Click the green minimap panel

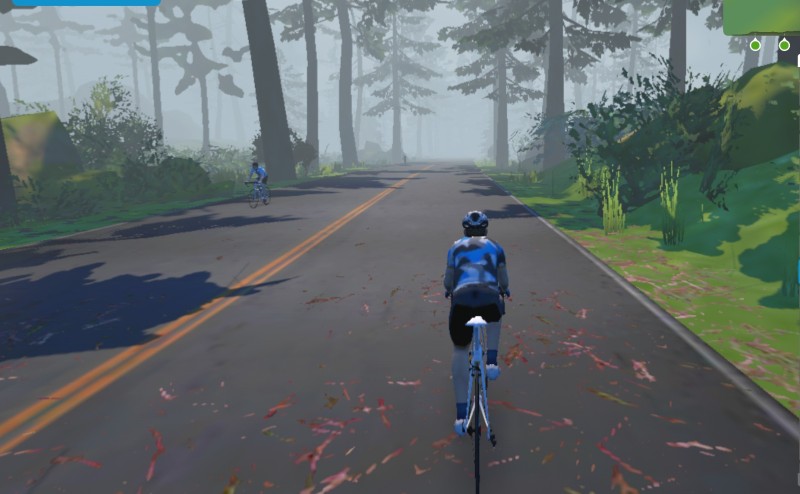click(x=763, y=16)
